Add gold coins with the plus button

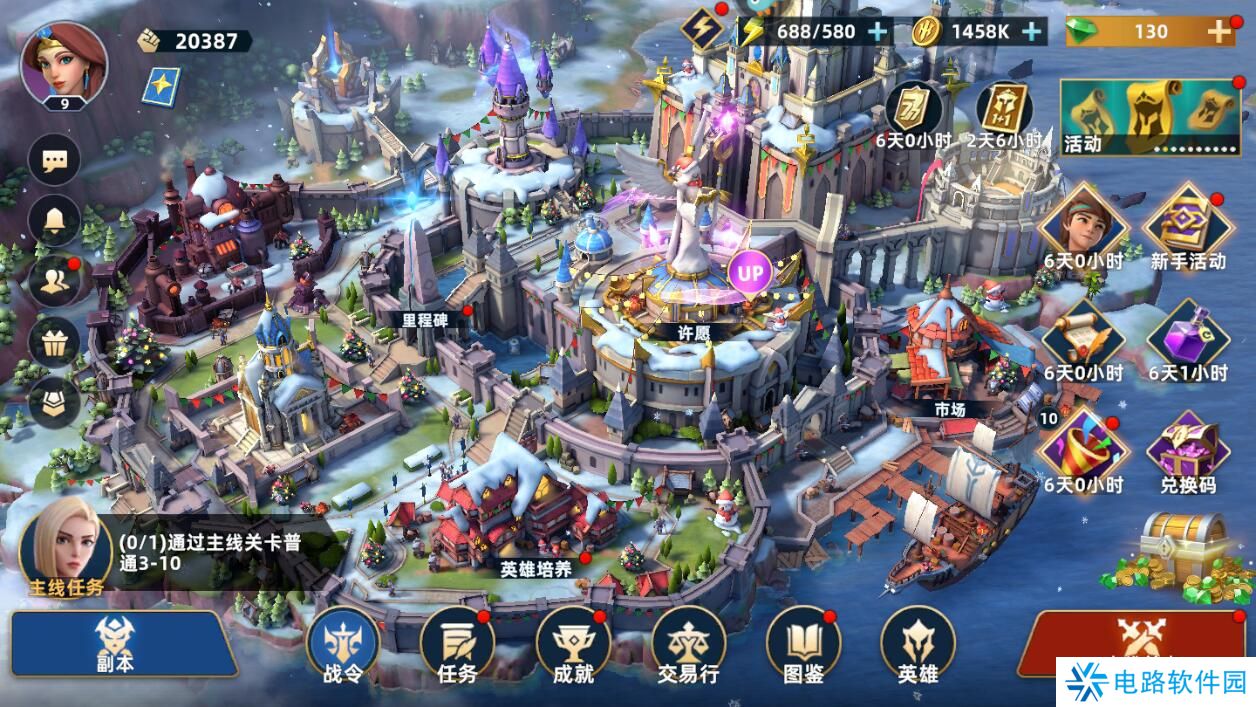[x=1031, y=31]
